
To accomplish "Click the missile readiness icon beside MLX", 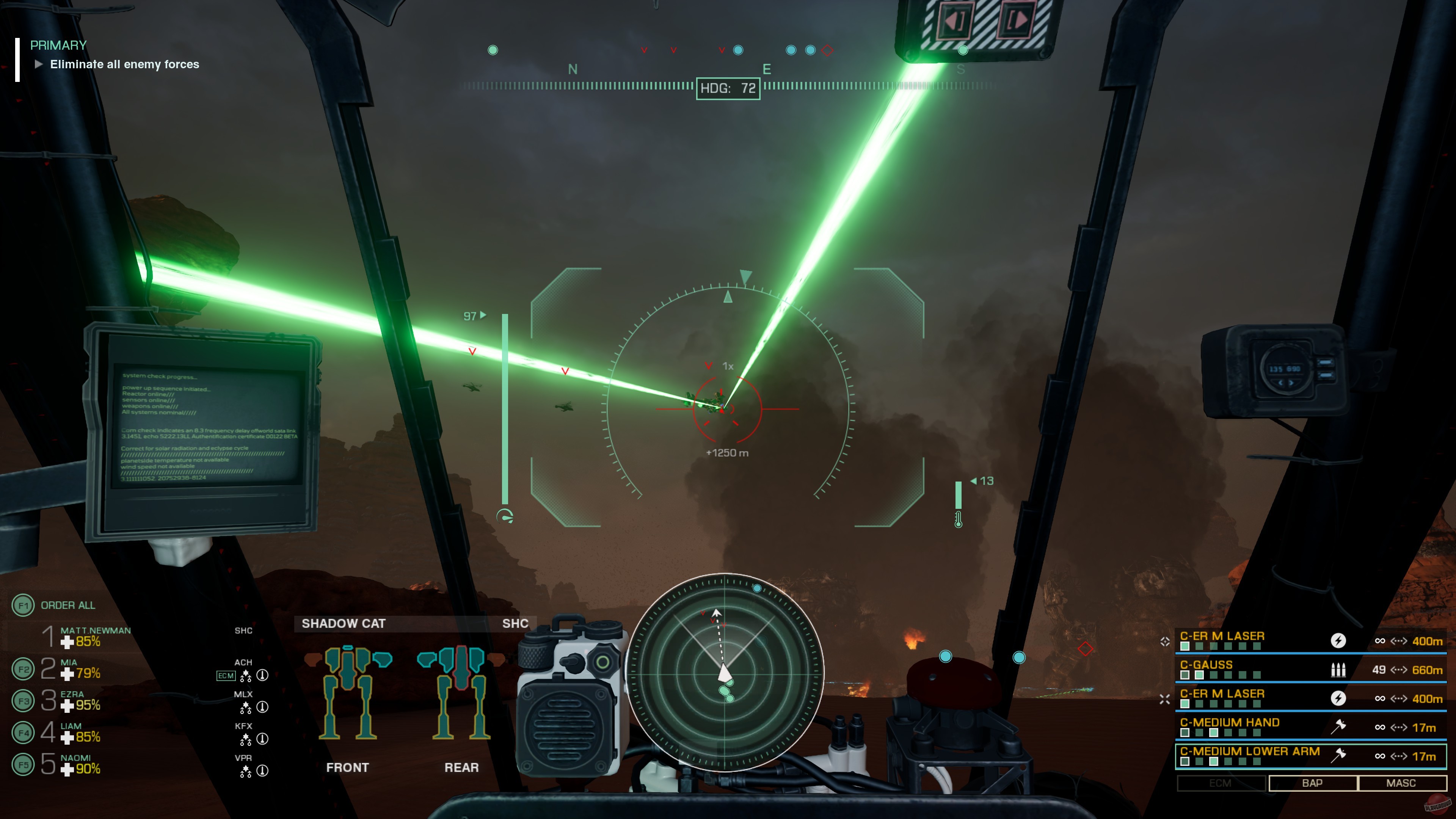I will (x=262, y=708).
